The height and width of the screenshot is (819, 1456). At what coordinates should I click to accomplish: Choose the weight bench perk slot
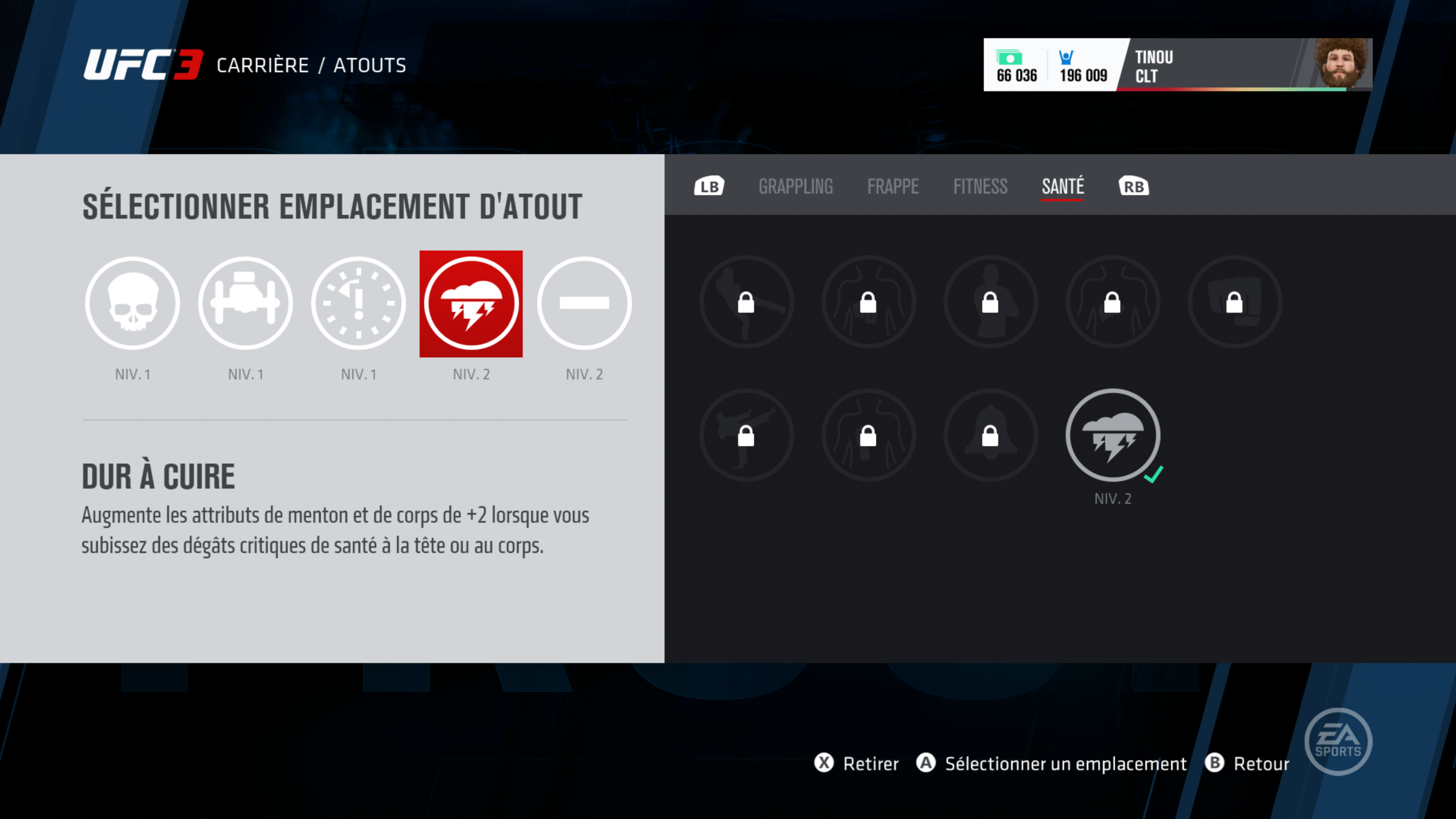[x=245, y=303]
